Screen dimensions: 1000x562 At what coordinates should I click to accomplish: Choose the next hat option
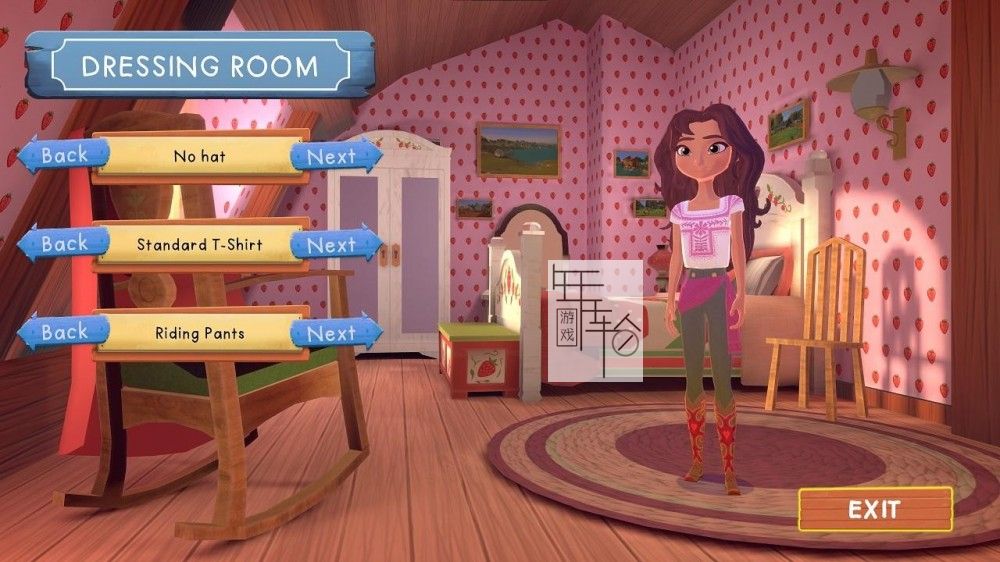[x=332, y=156]
